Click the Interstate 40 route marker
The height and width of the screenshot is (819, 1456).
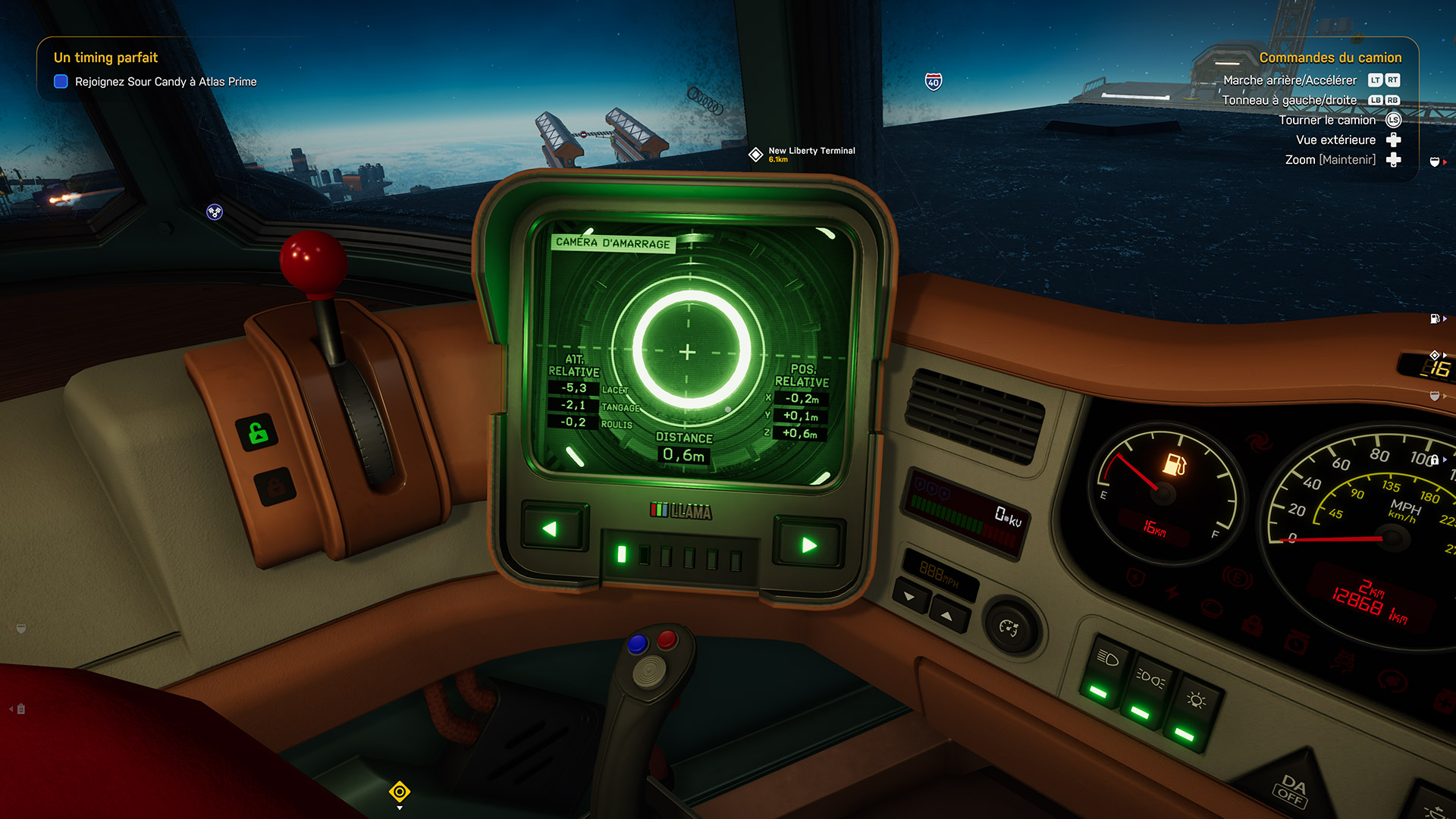click(x=934, y=81)
